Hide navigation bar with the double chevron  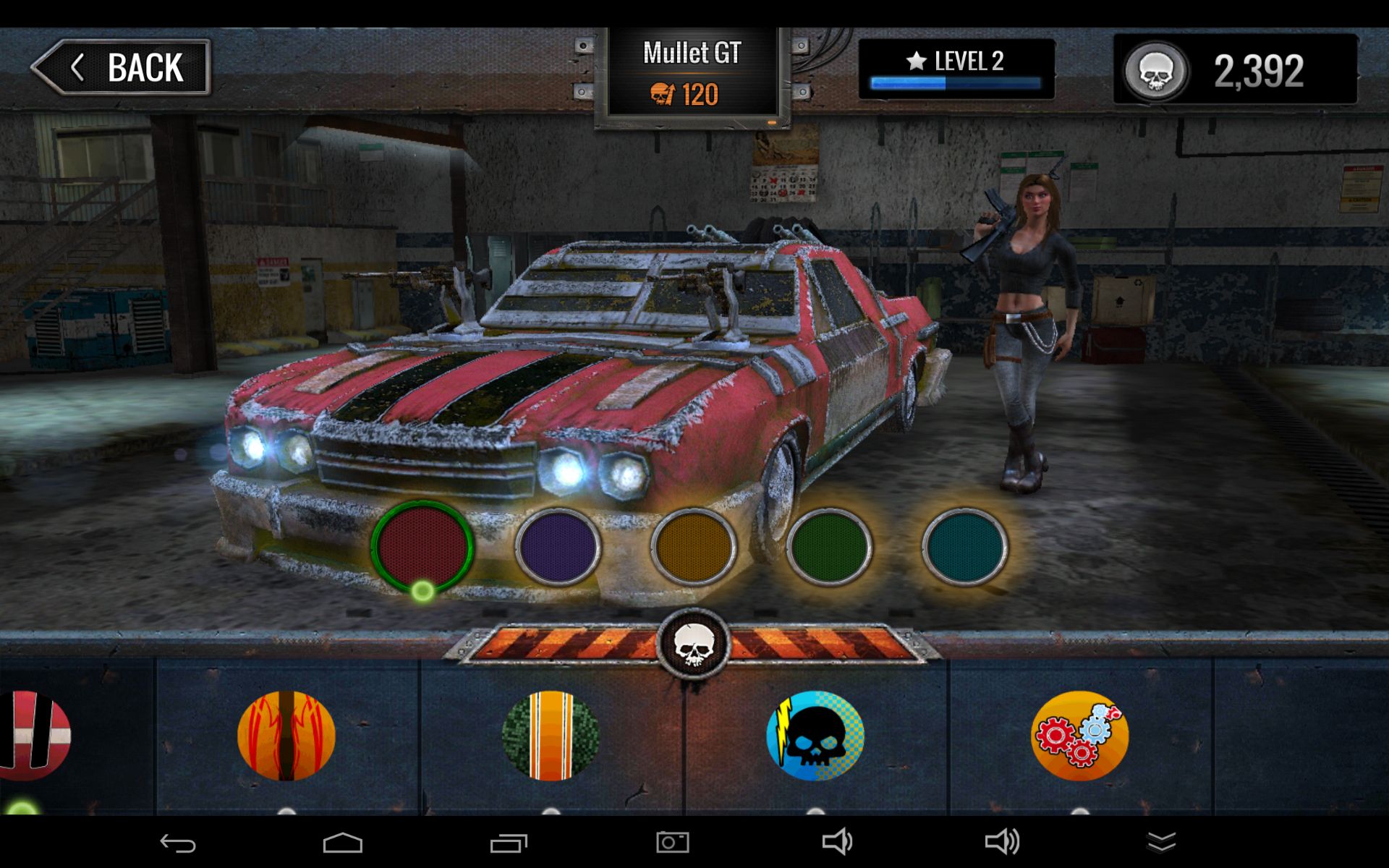coord(1161,843)
